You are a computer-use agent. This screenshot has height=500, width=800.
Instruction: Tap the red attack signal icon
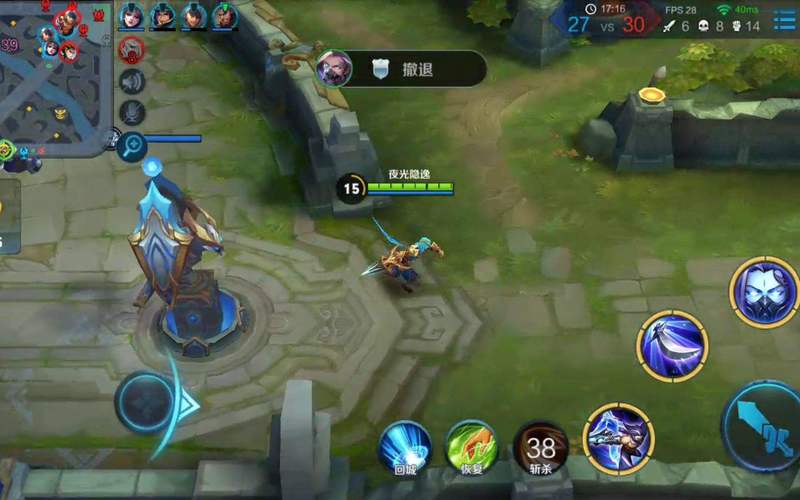tap(131, 49)
